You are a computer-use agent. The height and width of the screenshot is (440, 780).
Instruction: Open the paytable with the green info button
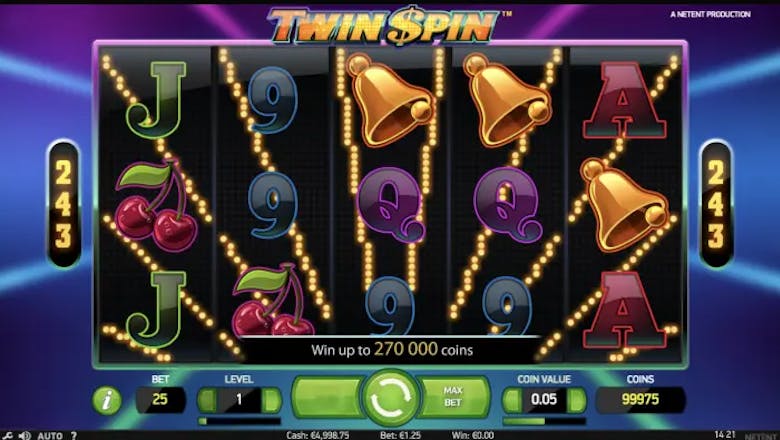pyautogui.click(x=107, y=400)
